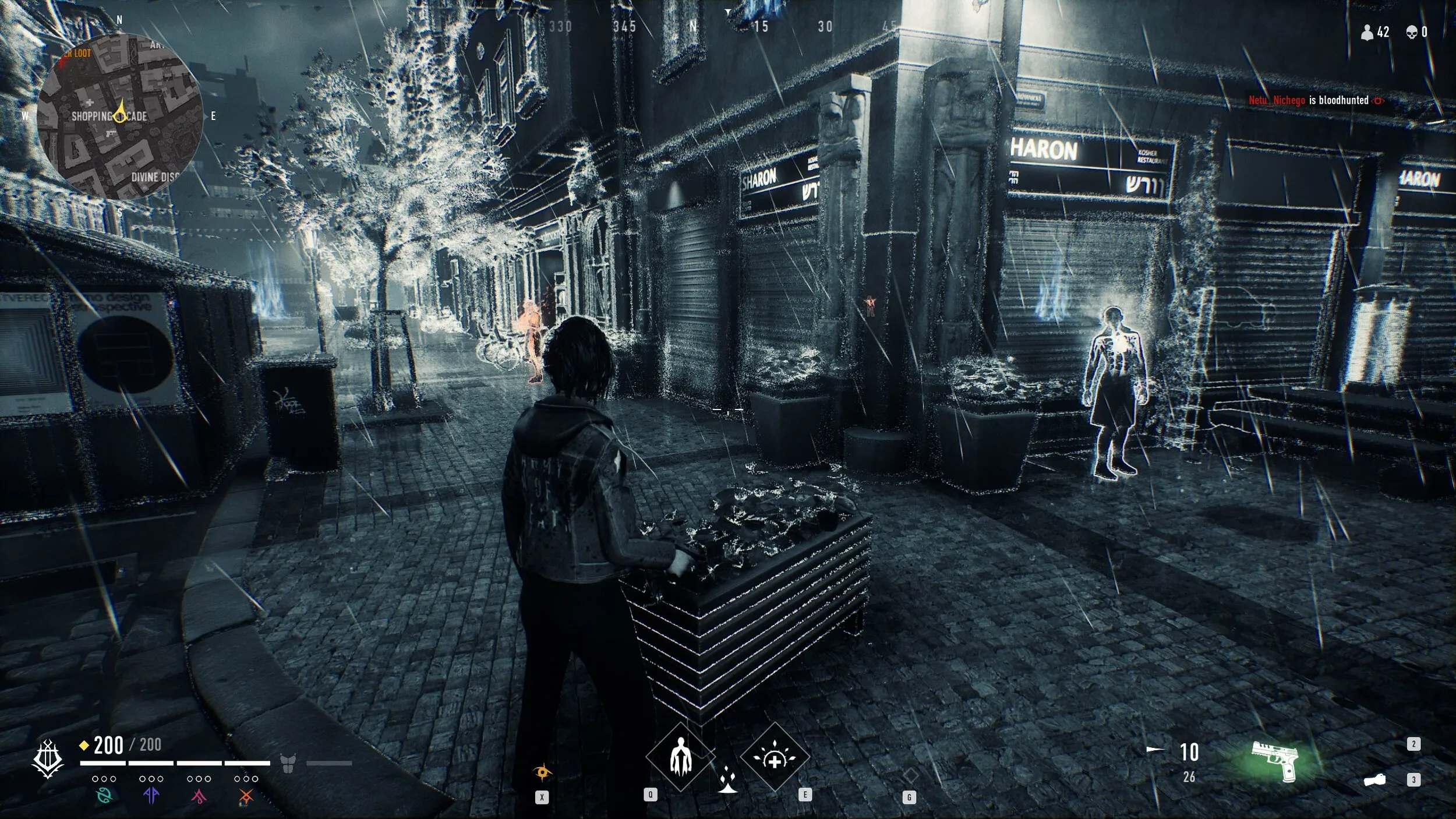Select the orange resonance icon

click(246, 795)
